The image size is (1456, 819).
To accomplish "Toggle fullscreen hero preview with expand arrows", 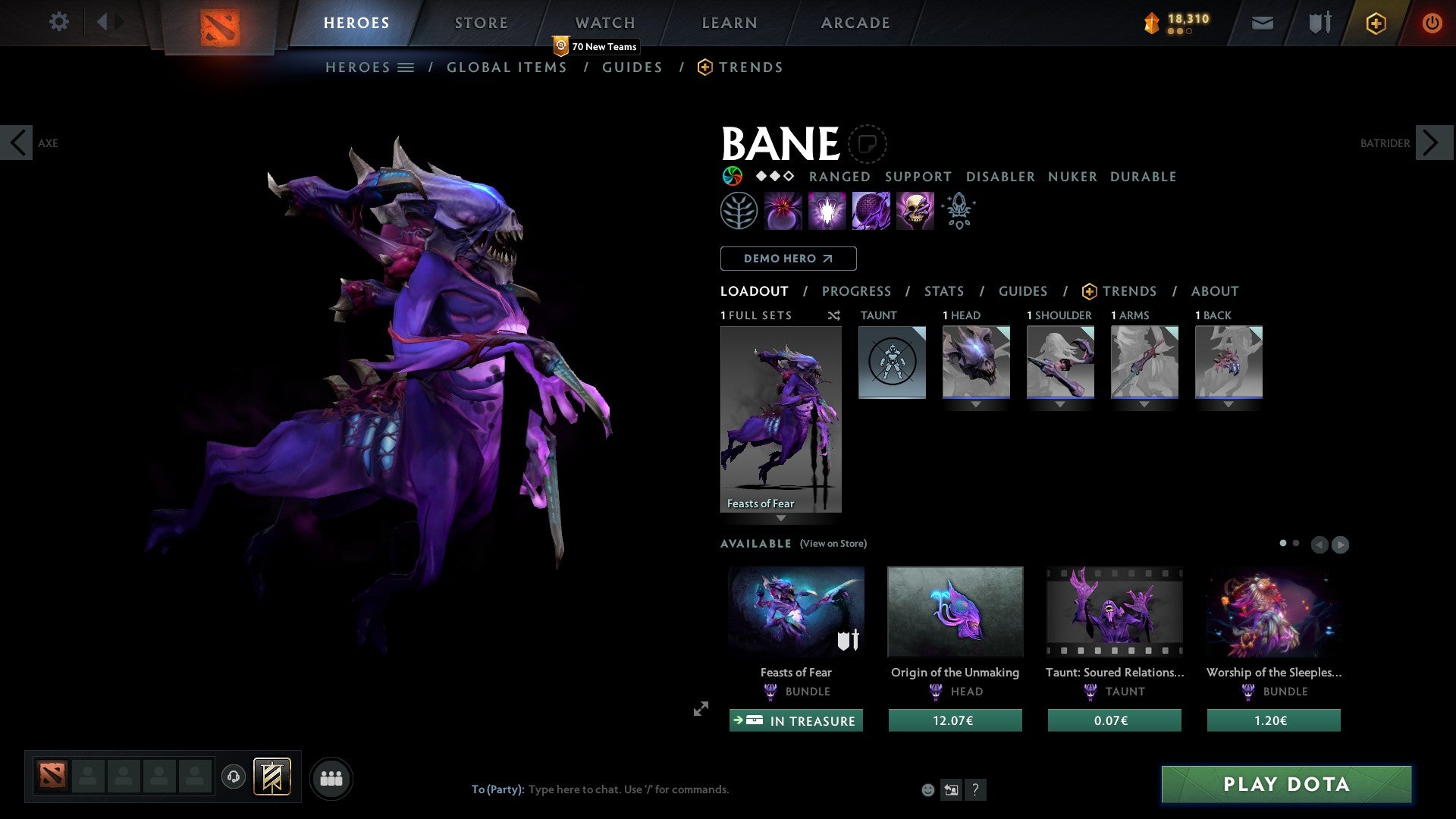I will [x=700, y=709].
